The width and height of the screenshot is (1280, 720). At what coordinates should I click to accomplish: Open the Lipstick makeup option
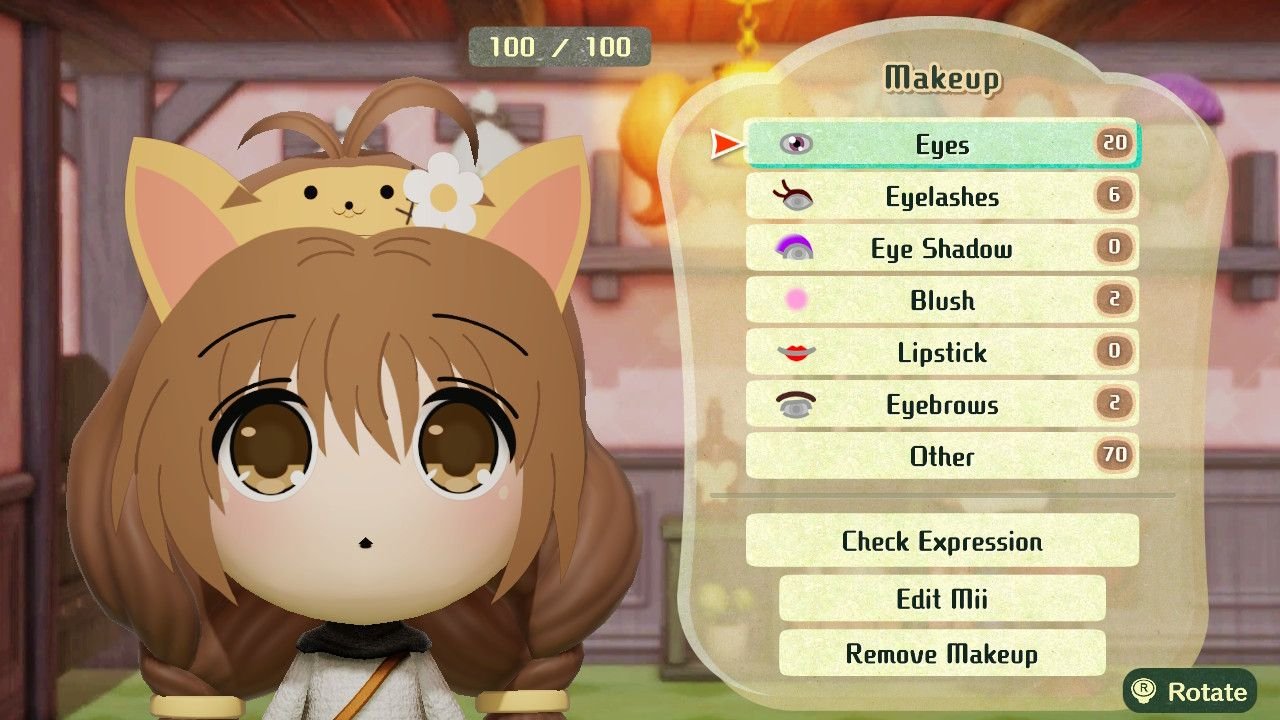click(941, 353)
